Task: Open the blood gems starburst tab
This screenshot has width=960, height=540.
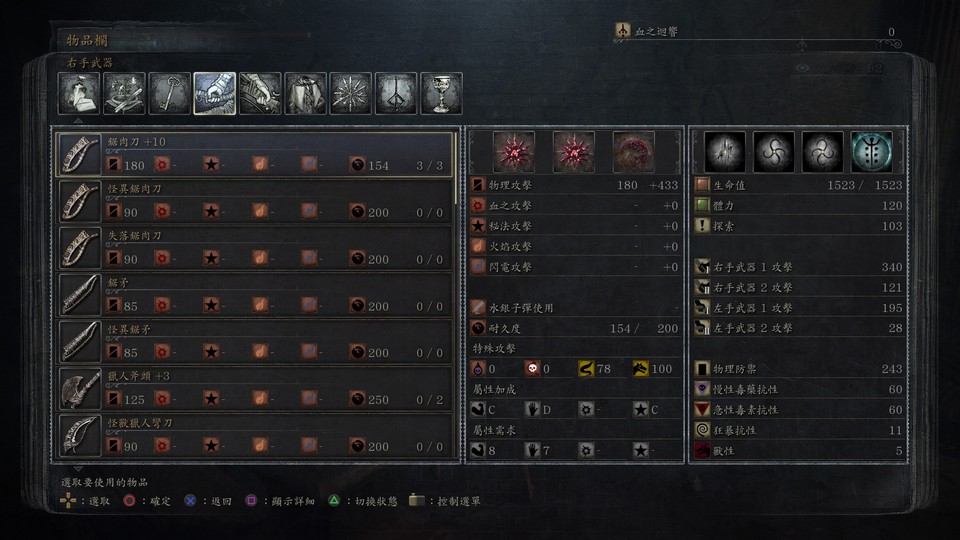Action: pyautogui.click(x=351, y=93)
